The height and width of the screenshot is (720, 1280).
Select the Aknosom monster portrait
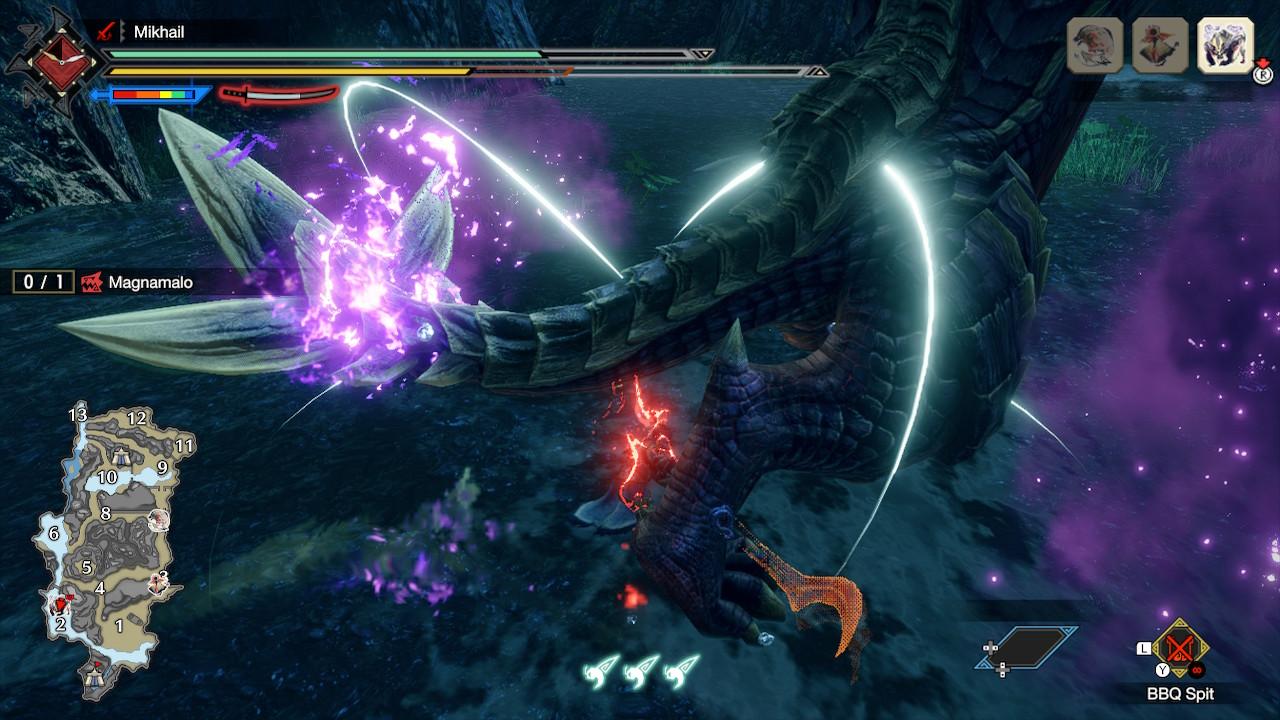[1160, 45]
